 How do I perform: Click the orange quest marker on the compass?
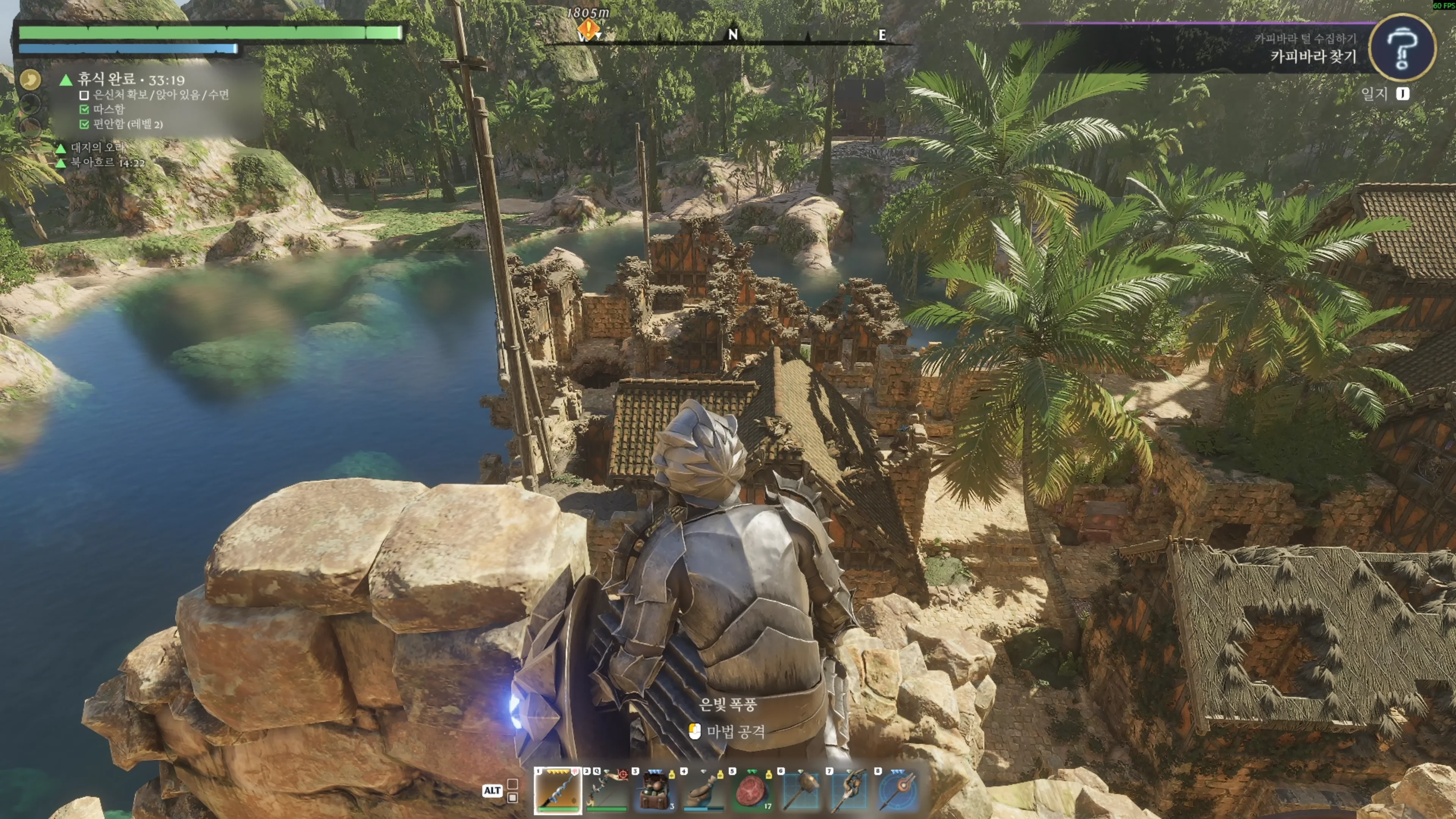(x=588, y=28)
